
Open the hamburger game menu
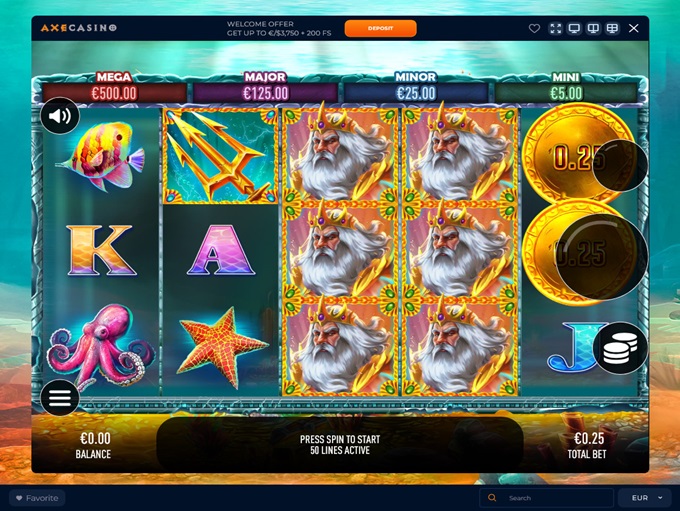[x=60, y=398]
